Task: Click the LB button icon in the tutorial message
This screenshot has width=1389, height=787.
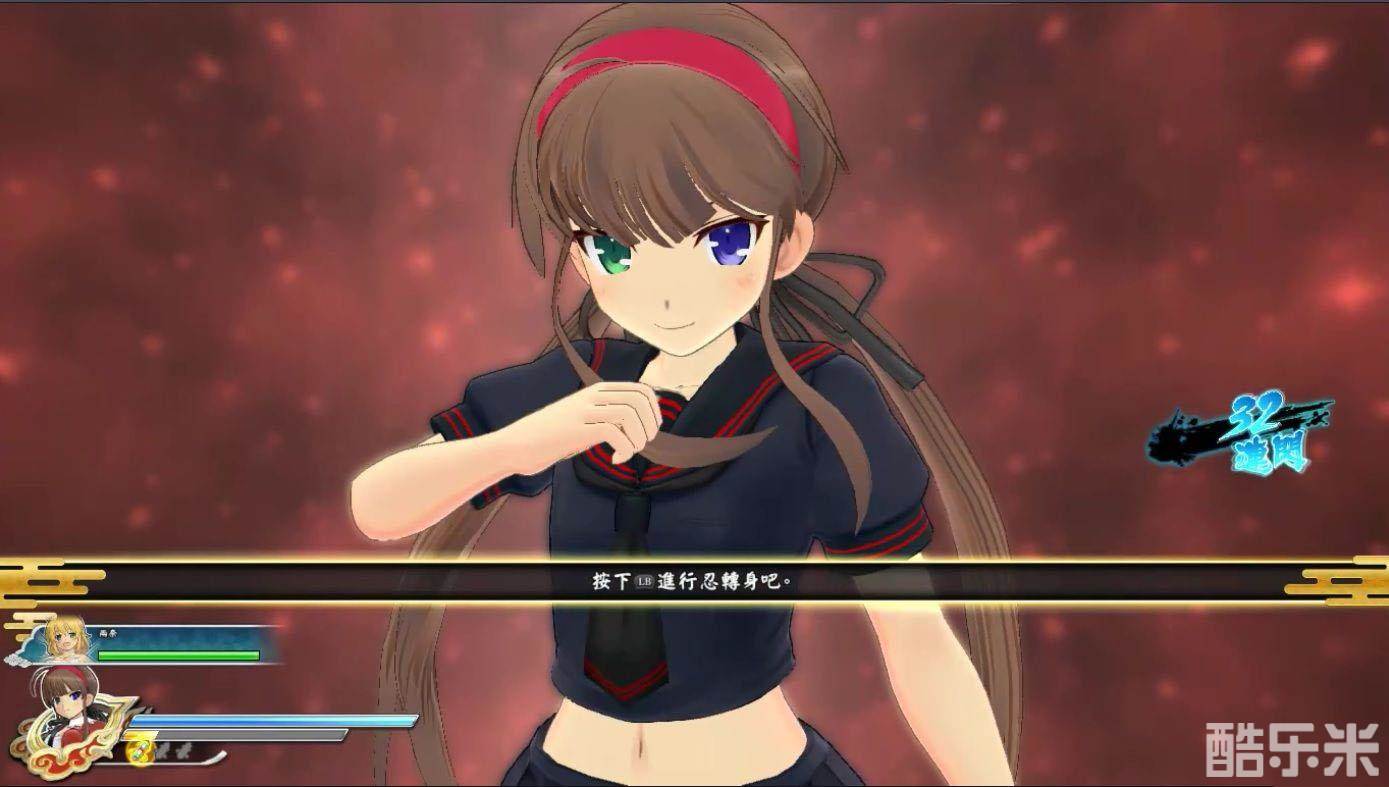Action: pyautogui.click(x=643, y=582)
